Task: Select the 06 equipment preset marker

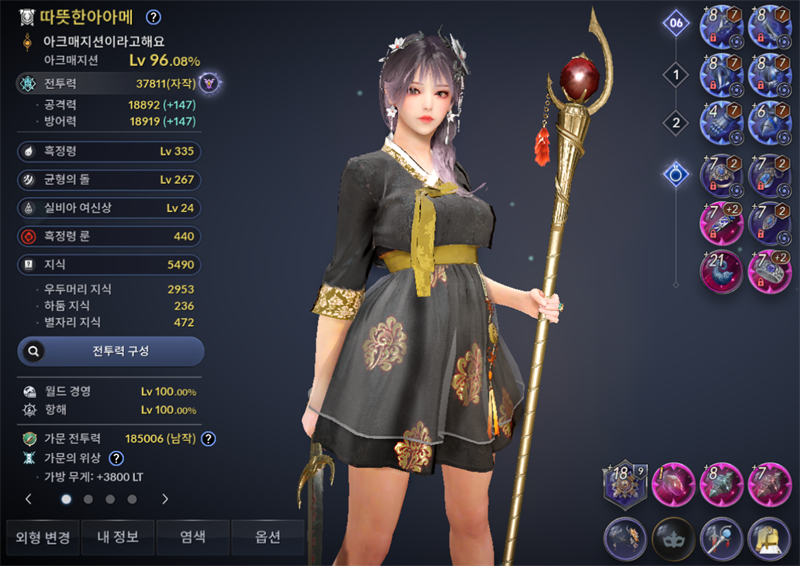Action: pyautogui.click(x=676, y=22)
